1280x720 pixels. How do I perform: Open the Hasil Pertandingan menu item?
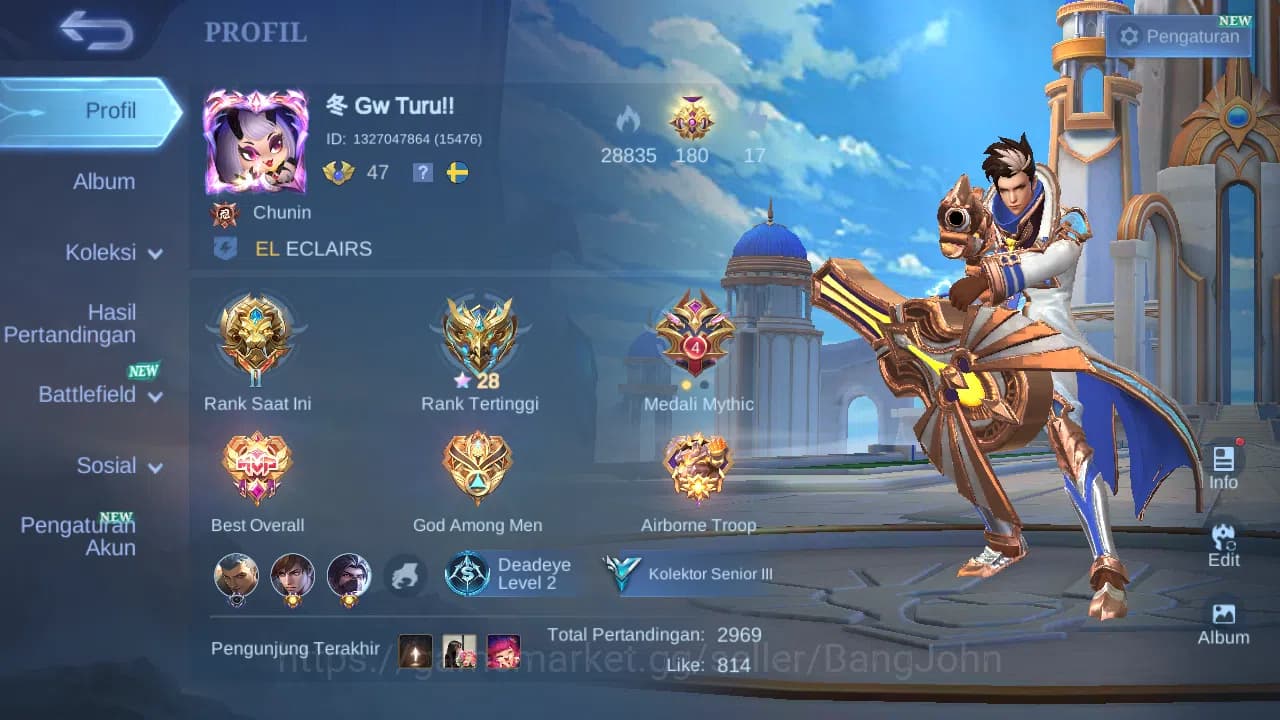[70, 323]
